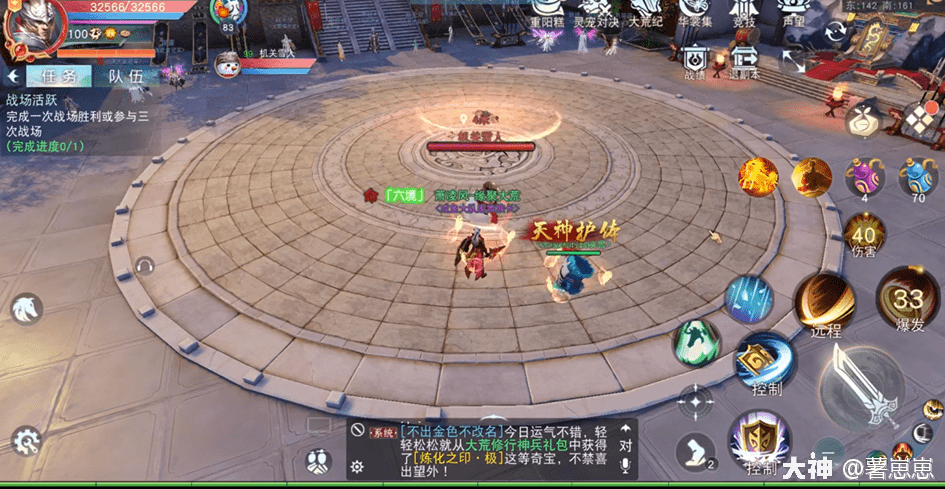
Task: Trigger the 伤害 damage skill
Action: [x=864, y=237]
